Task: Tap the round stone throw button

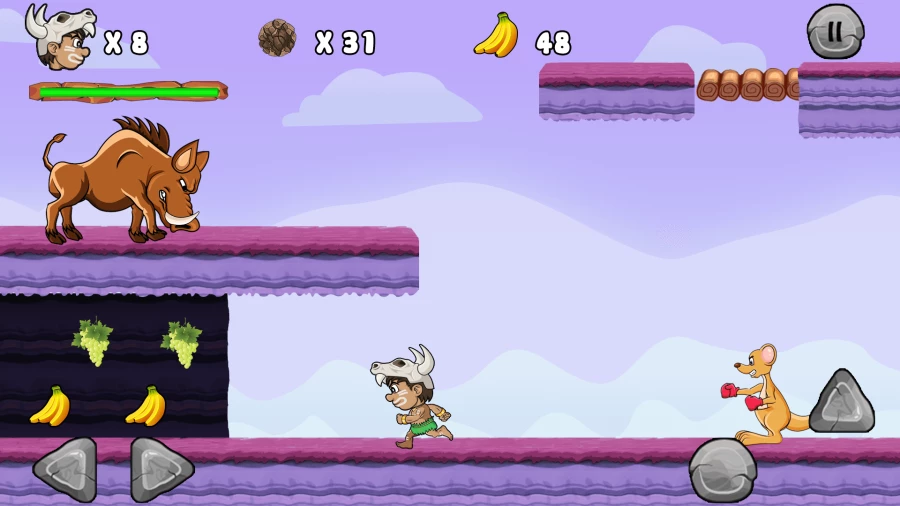Action: [722, 469]
